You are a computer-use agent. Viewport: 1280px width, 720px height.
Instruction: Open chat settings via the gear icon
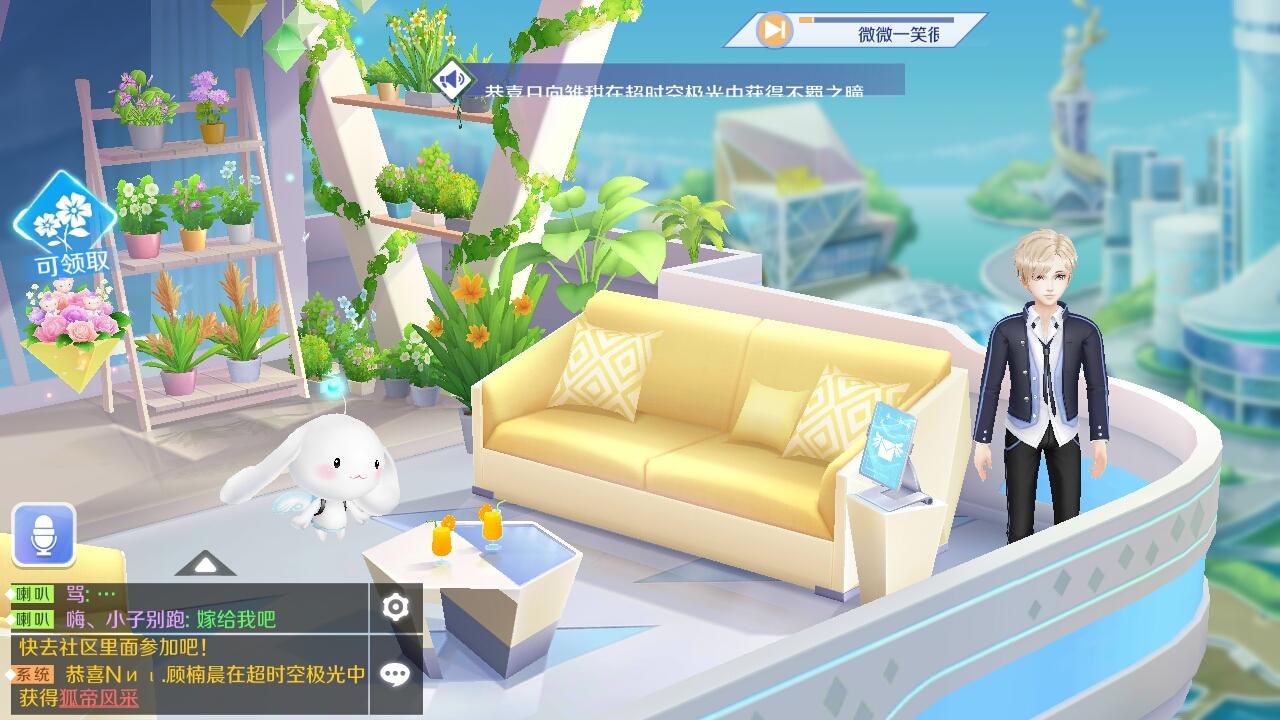[396, 607]
